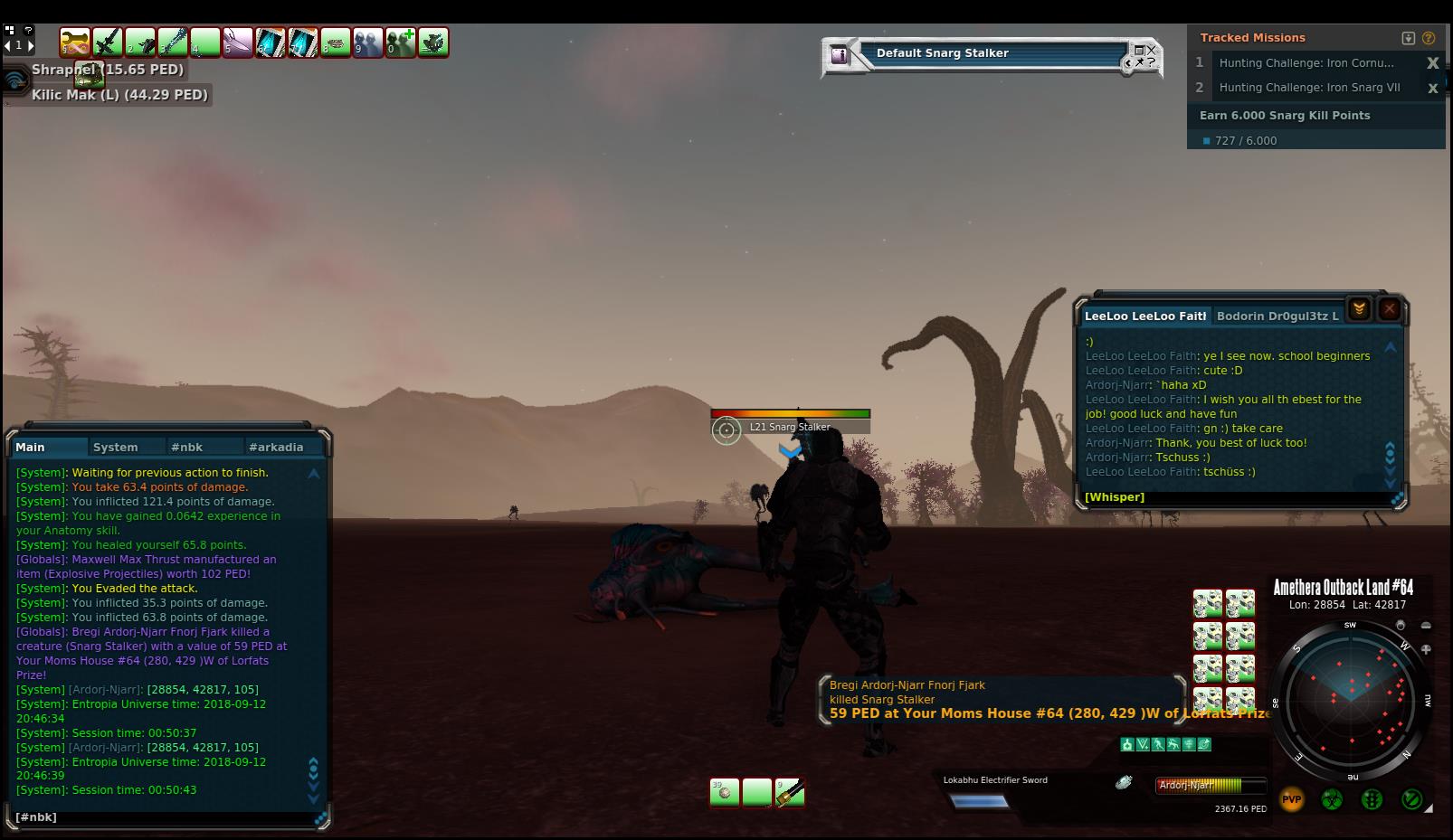The width and height of the screenshot is (1453, 840).
Task: Close the whisper chat window
Action: 1390,309
